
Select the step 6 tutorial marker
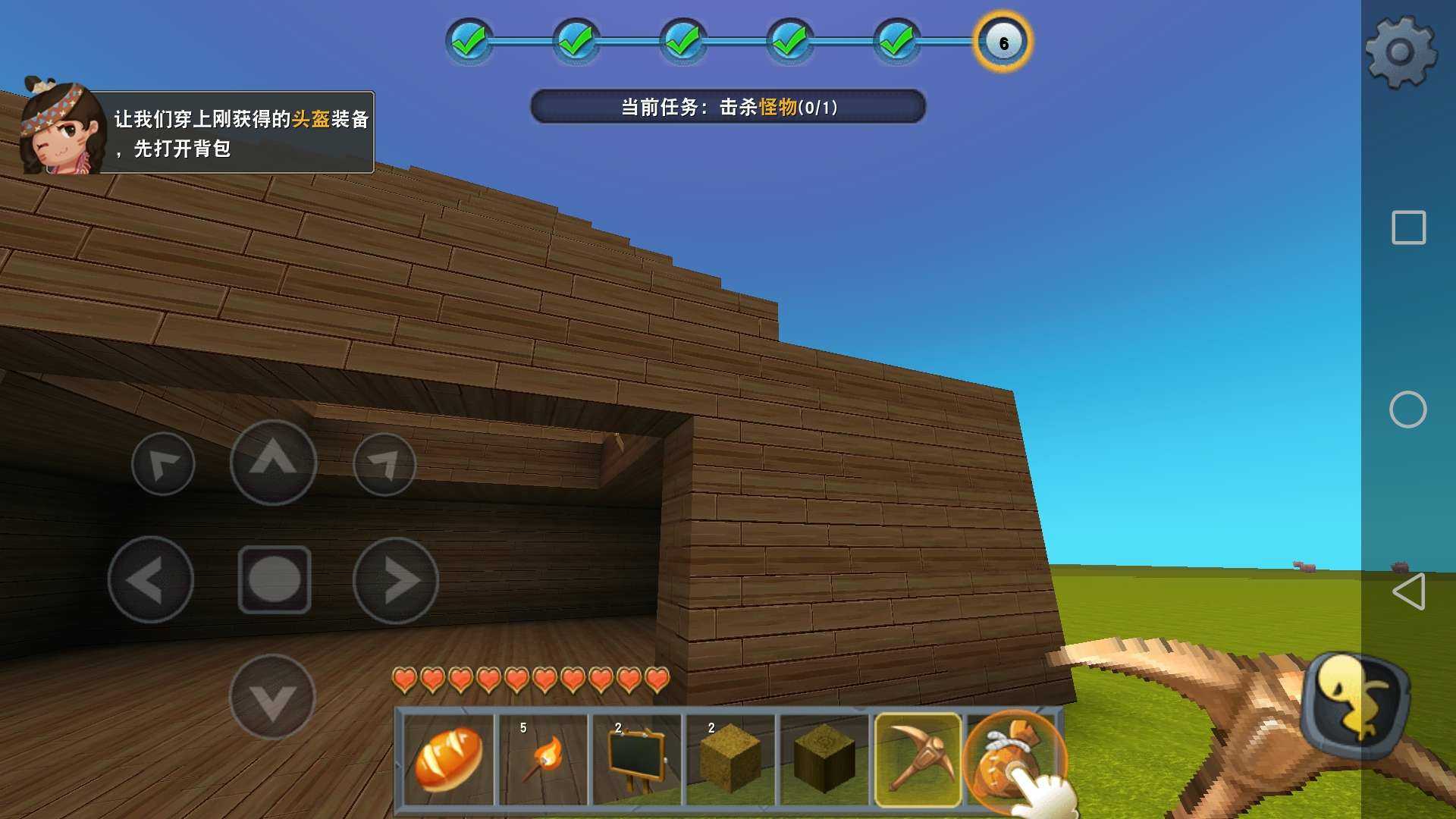click(x=1003, y=42)
